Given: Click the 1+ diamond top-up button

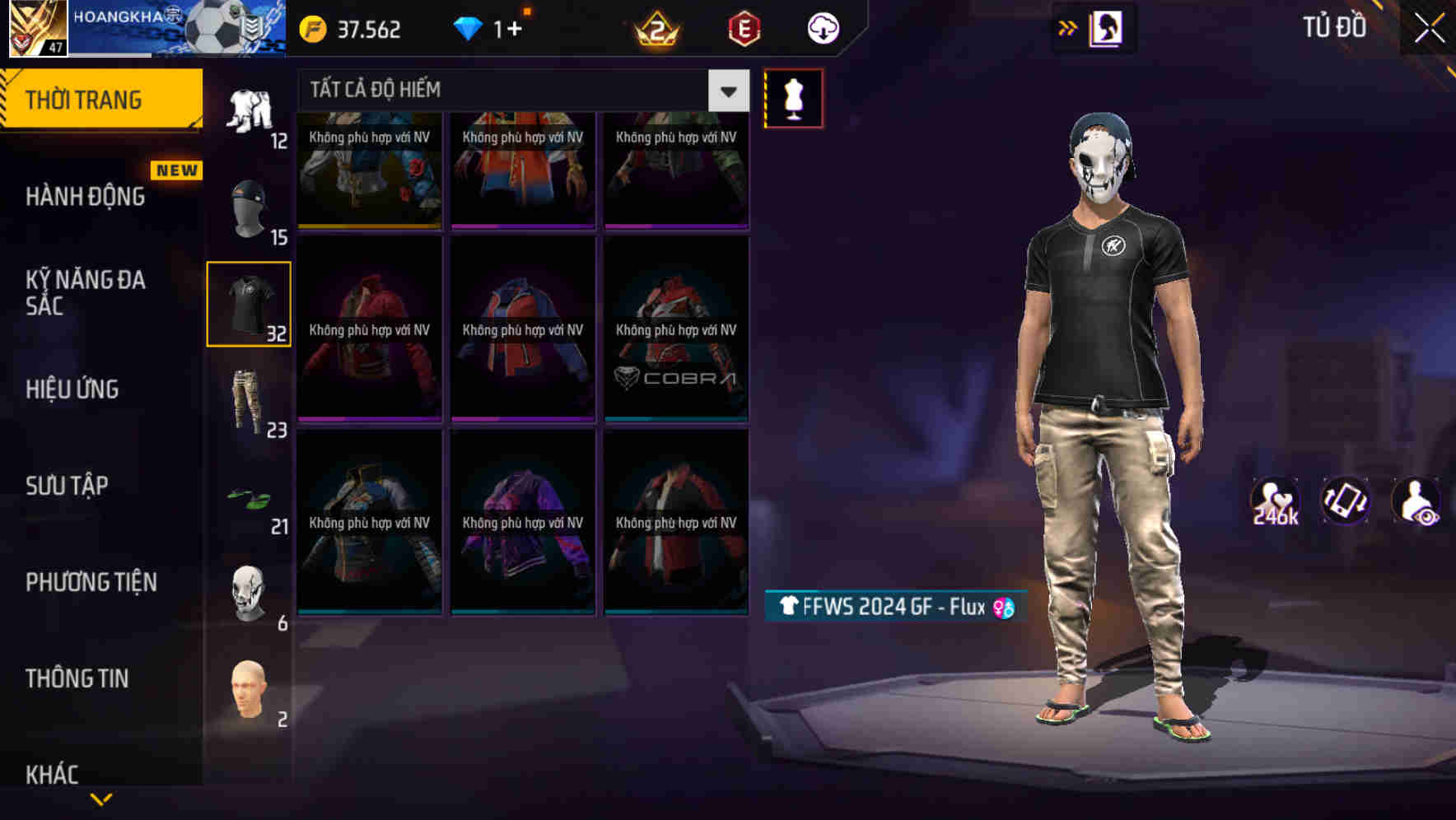Looking at the screenshot, I should pos(494,27).
